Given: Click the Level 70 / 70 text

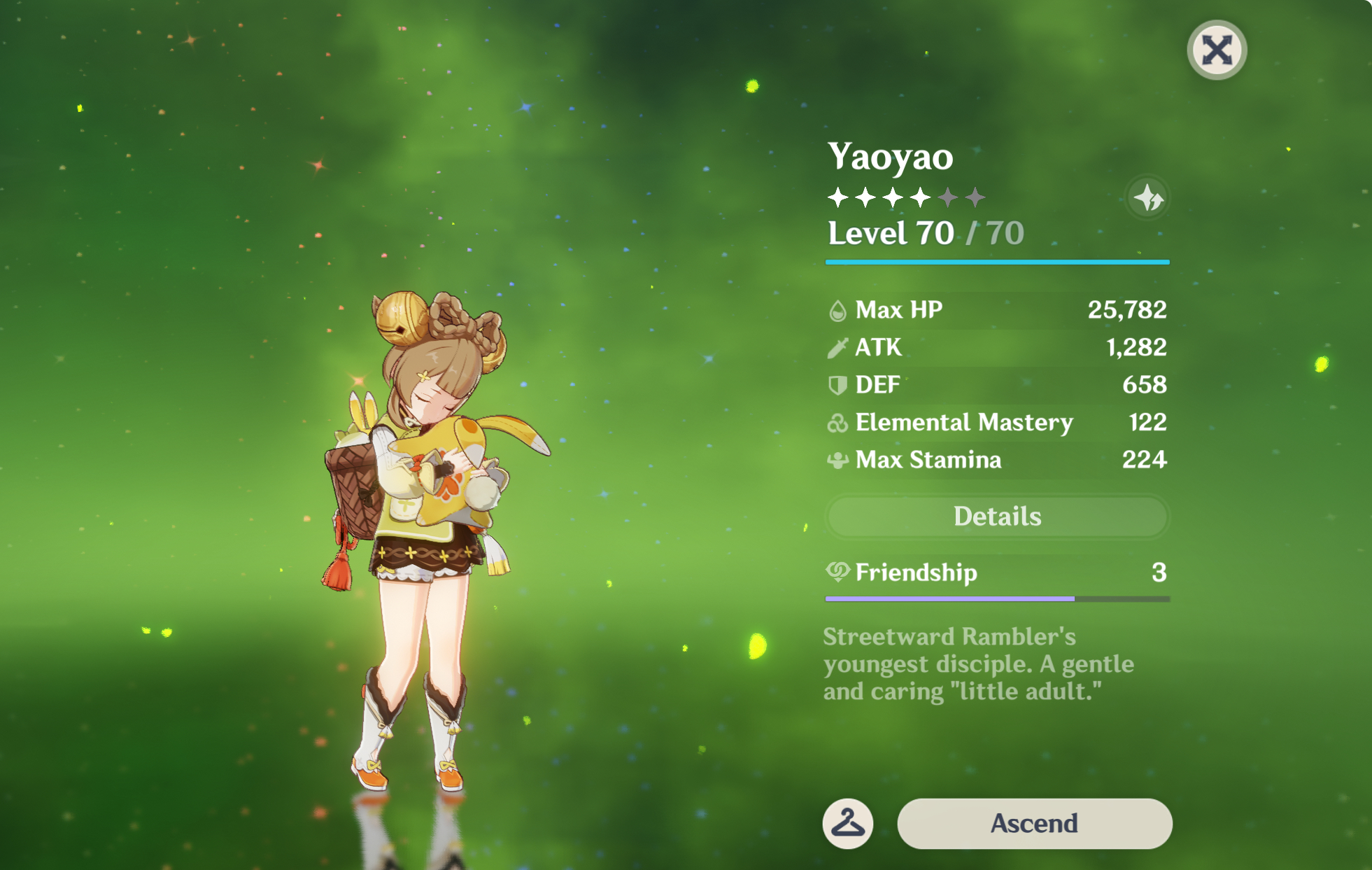Looking at the screenshot, I should pyautogui.click(x=925, y=233).
